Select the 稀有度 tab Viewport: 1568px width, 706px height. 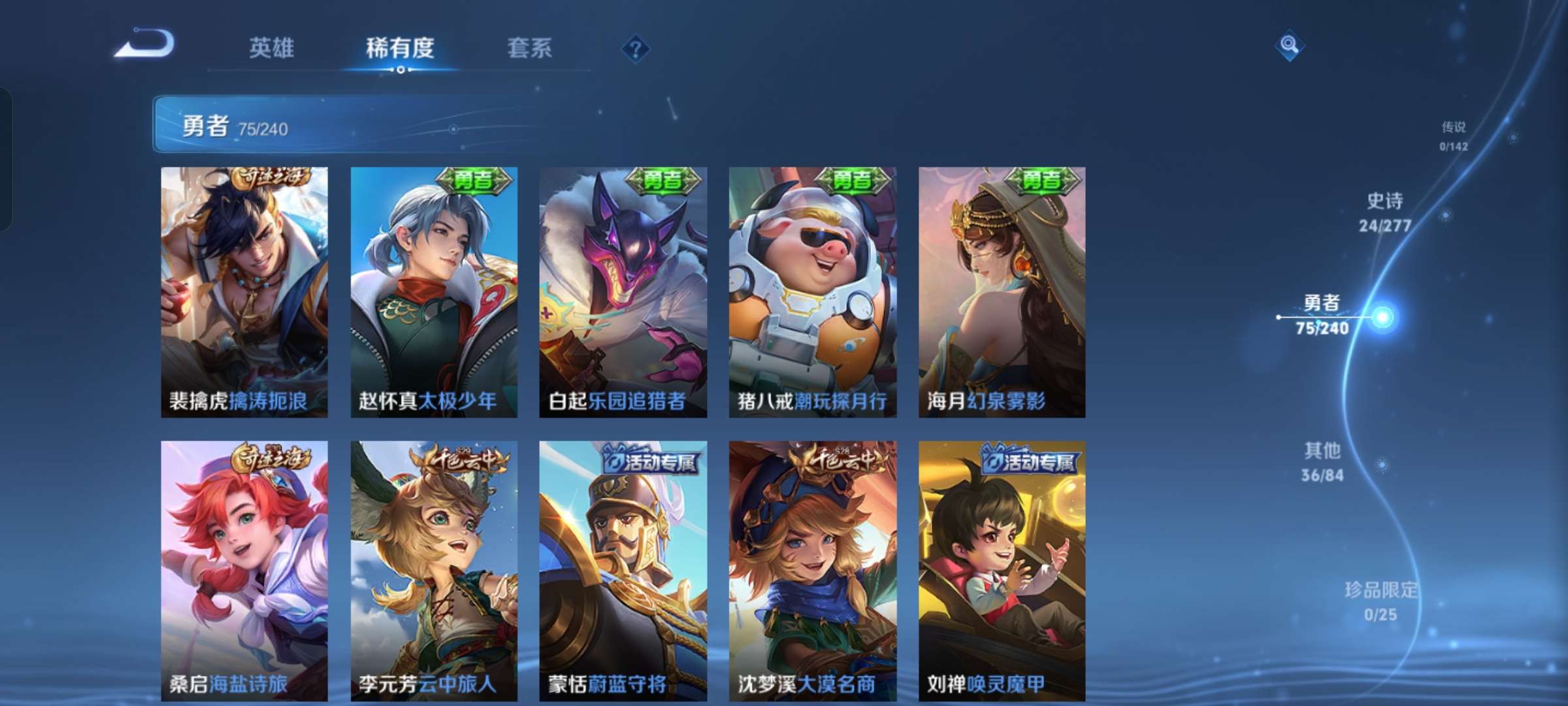click(x=402, y=47)
